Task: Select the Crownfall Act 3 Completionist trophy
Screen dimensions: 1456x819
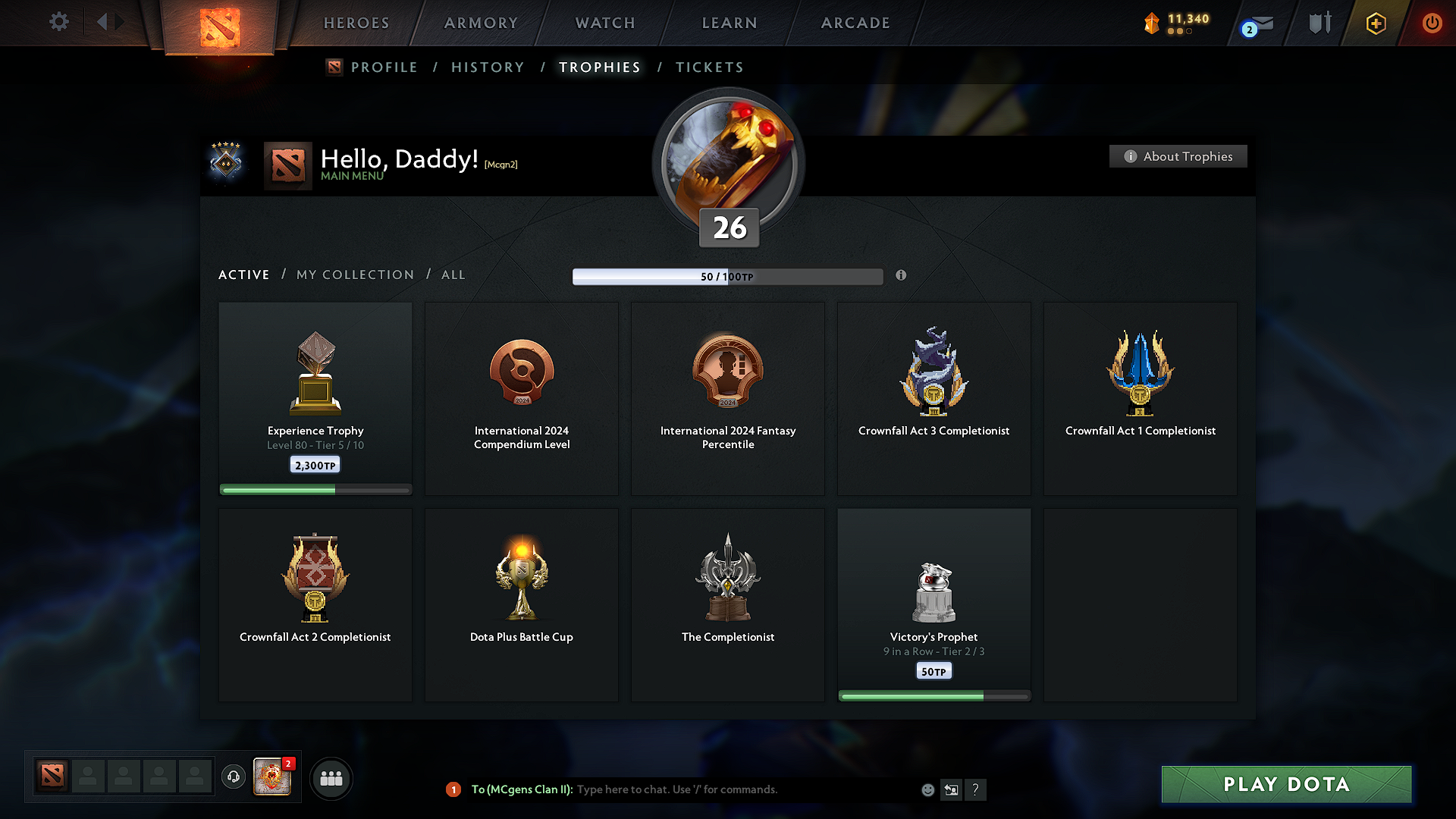Action: point(934,398)
